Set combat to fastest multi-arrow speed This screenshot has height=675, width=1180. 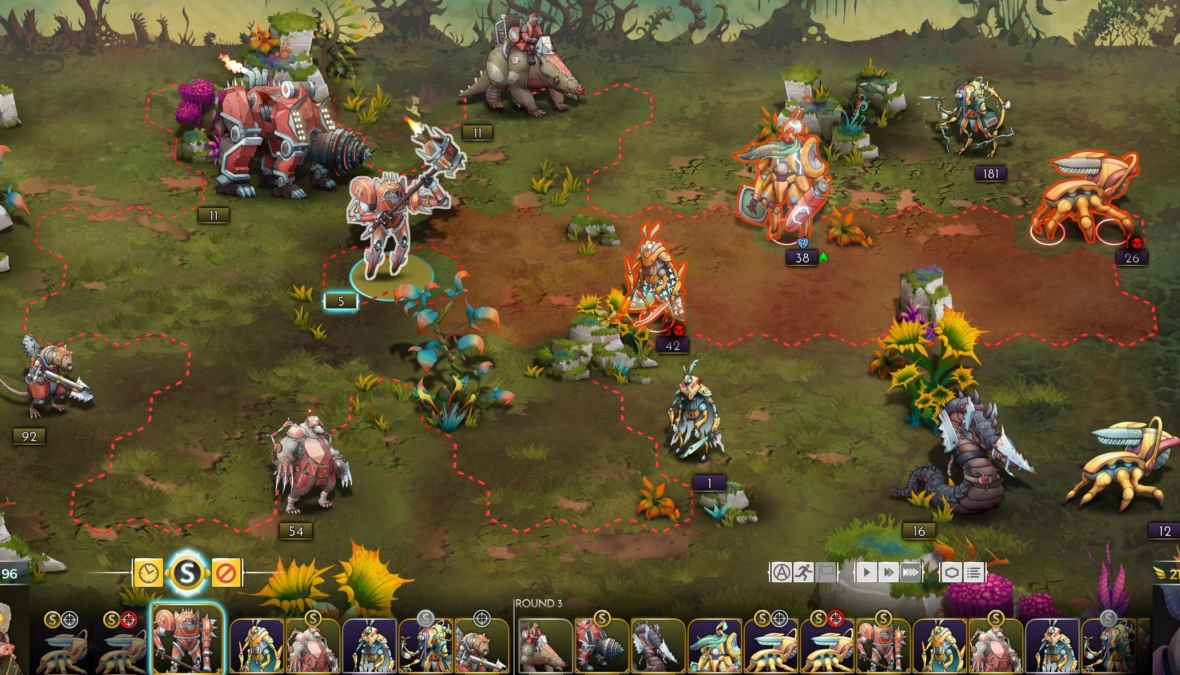click(x=910, y=572)
